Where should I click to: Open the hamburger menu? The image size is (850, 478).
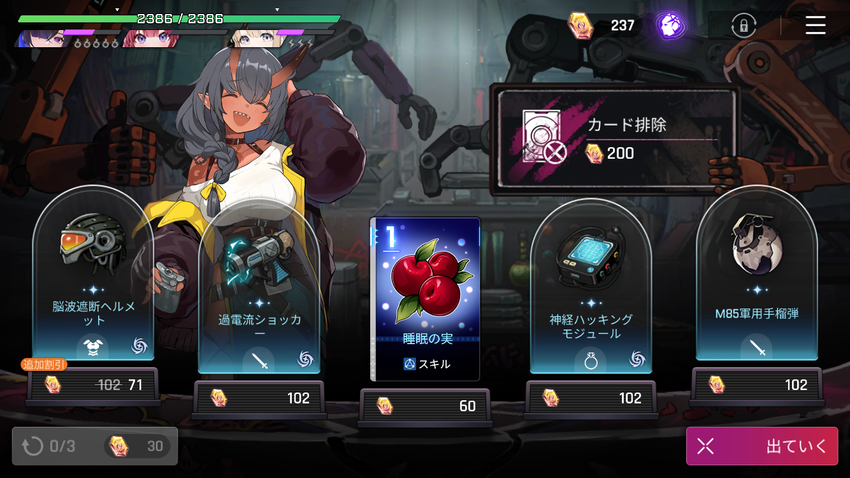[815, 25]
